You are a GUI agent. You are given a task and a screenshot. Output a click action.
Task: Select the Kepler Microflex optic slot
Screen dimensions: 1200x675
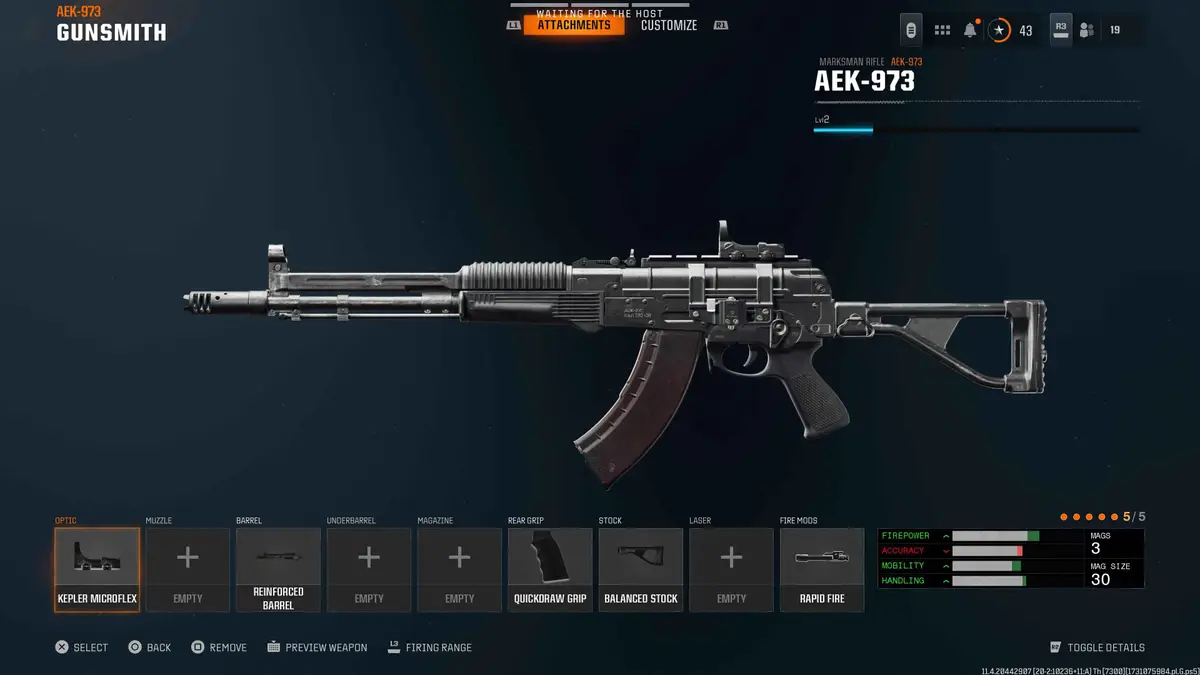click(x=97, y=569)
